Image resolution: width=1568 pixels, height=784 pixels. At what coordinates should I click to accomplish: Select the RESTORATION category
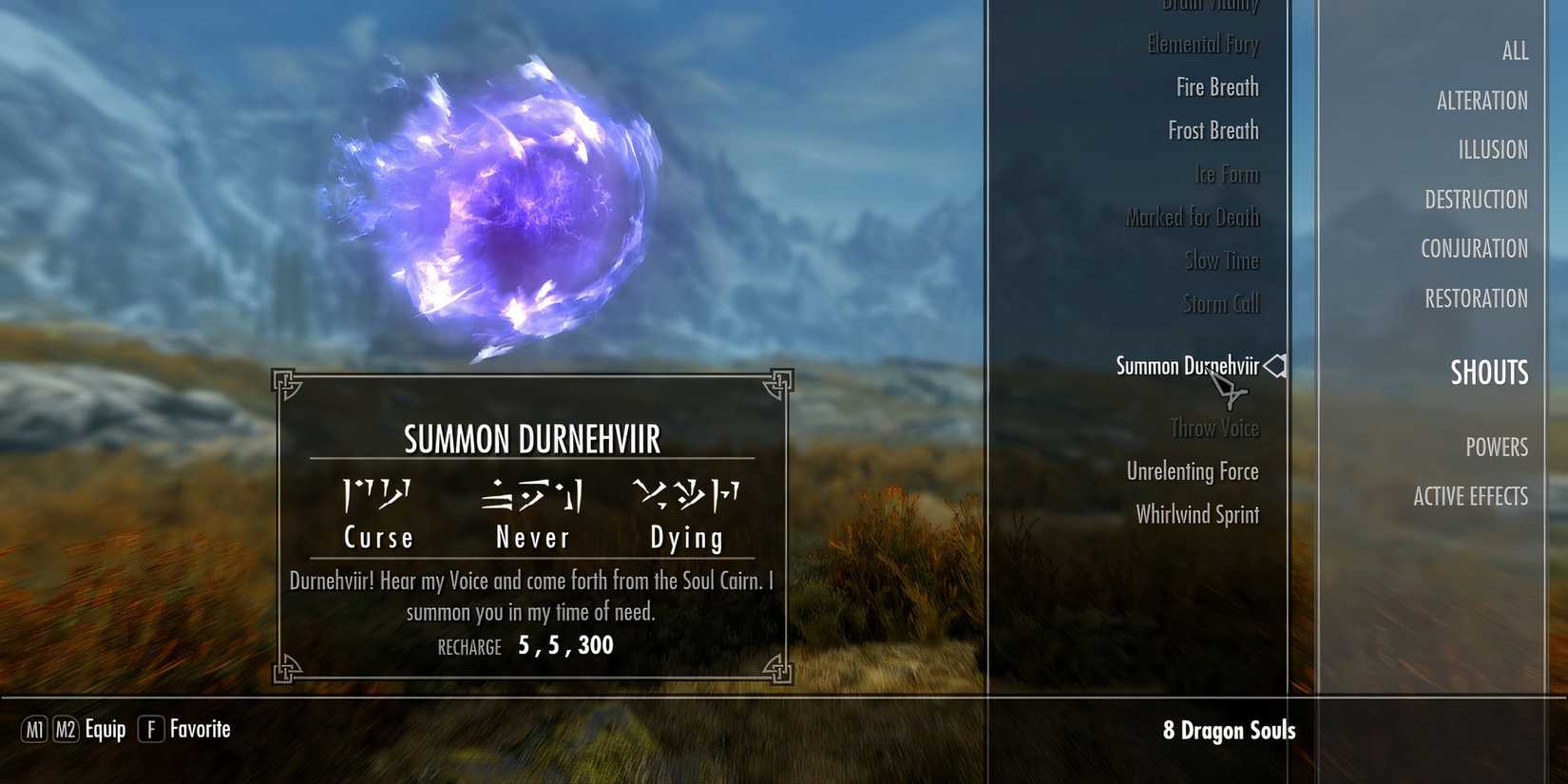pos(1475,298)
